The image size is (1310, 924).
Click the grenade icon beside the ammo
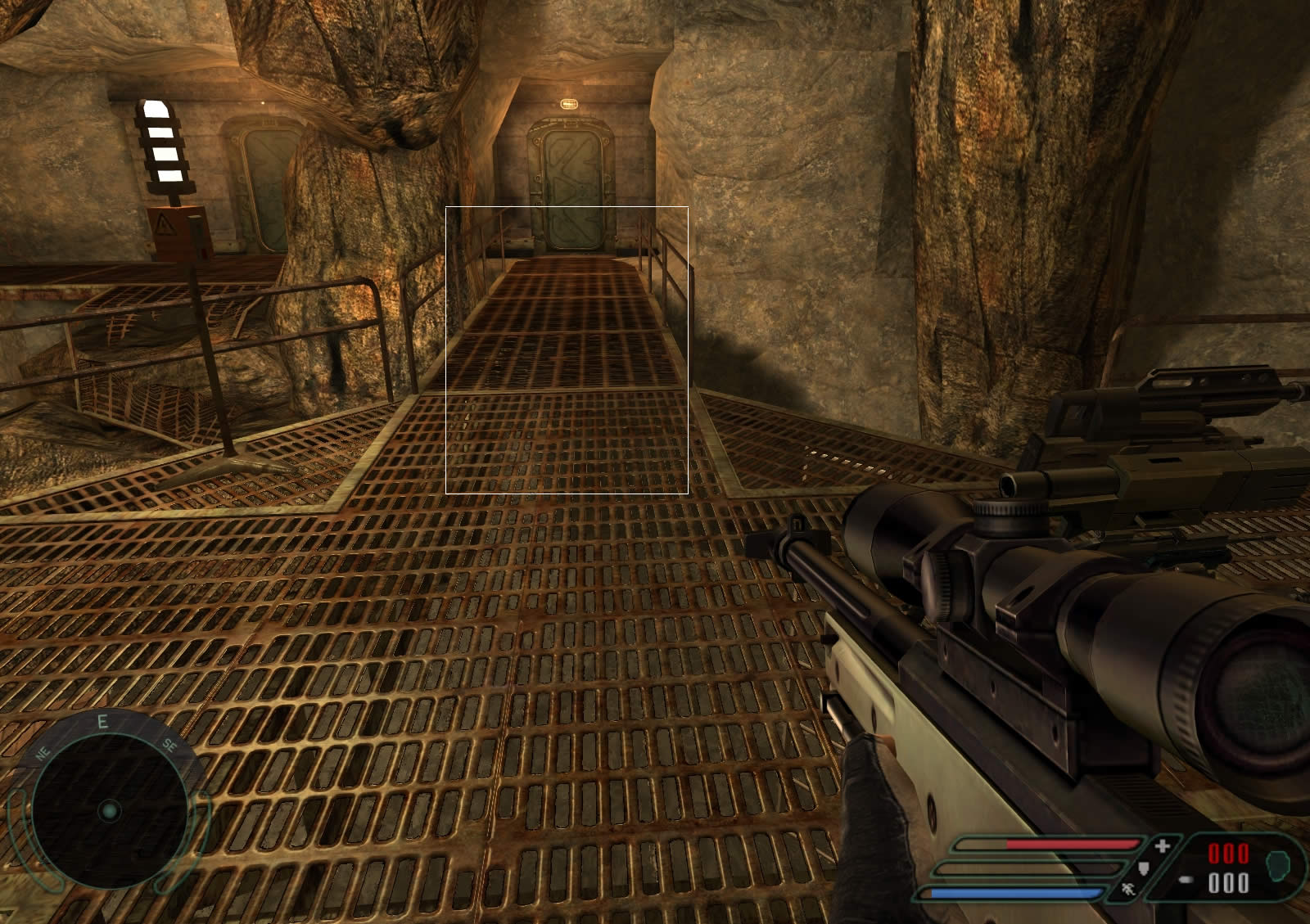1277,863
